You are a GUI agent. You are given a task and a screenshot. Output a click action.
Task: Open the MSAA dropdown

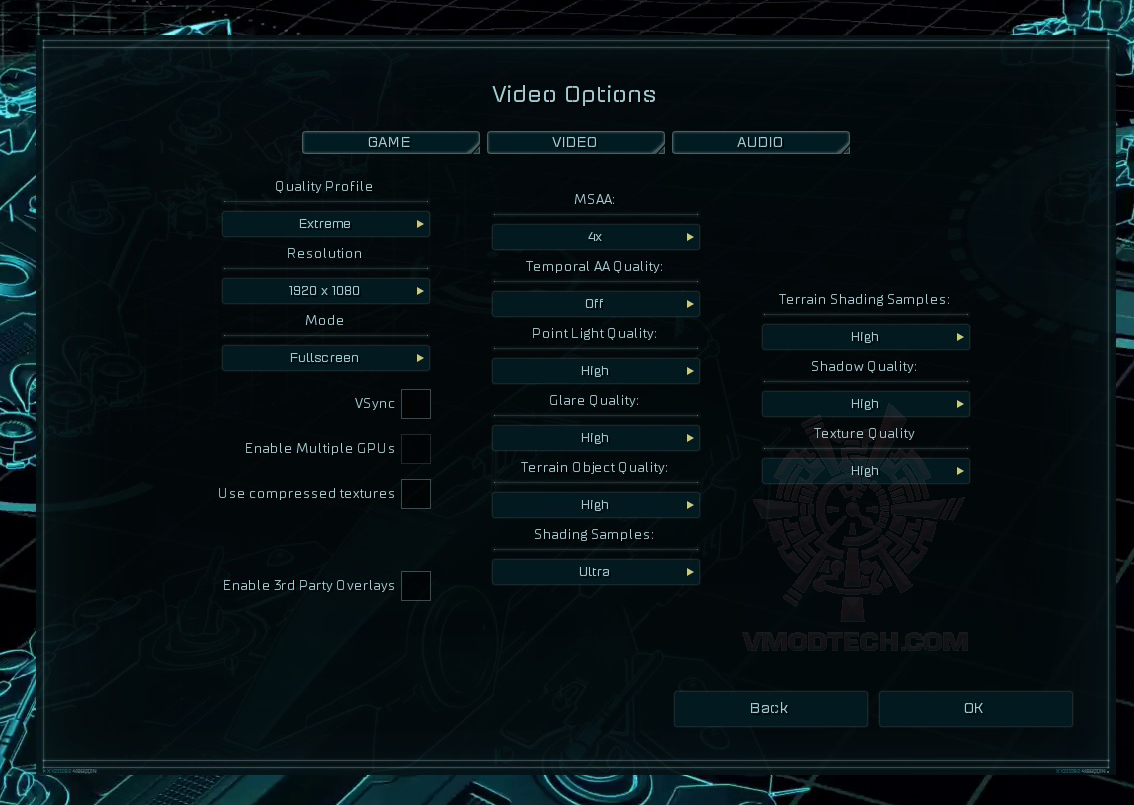tap(596, 237)
